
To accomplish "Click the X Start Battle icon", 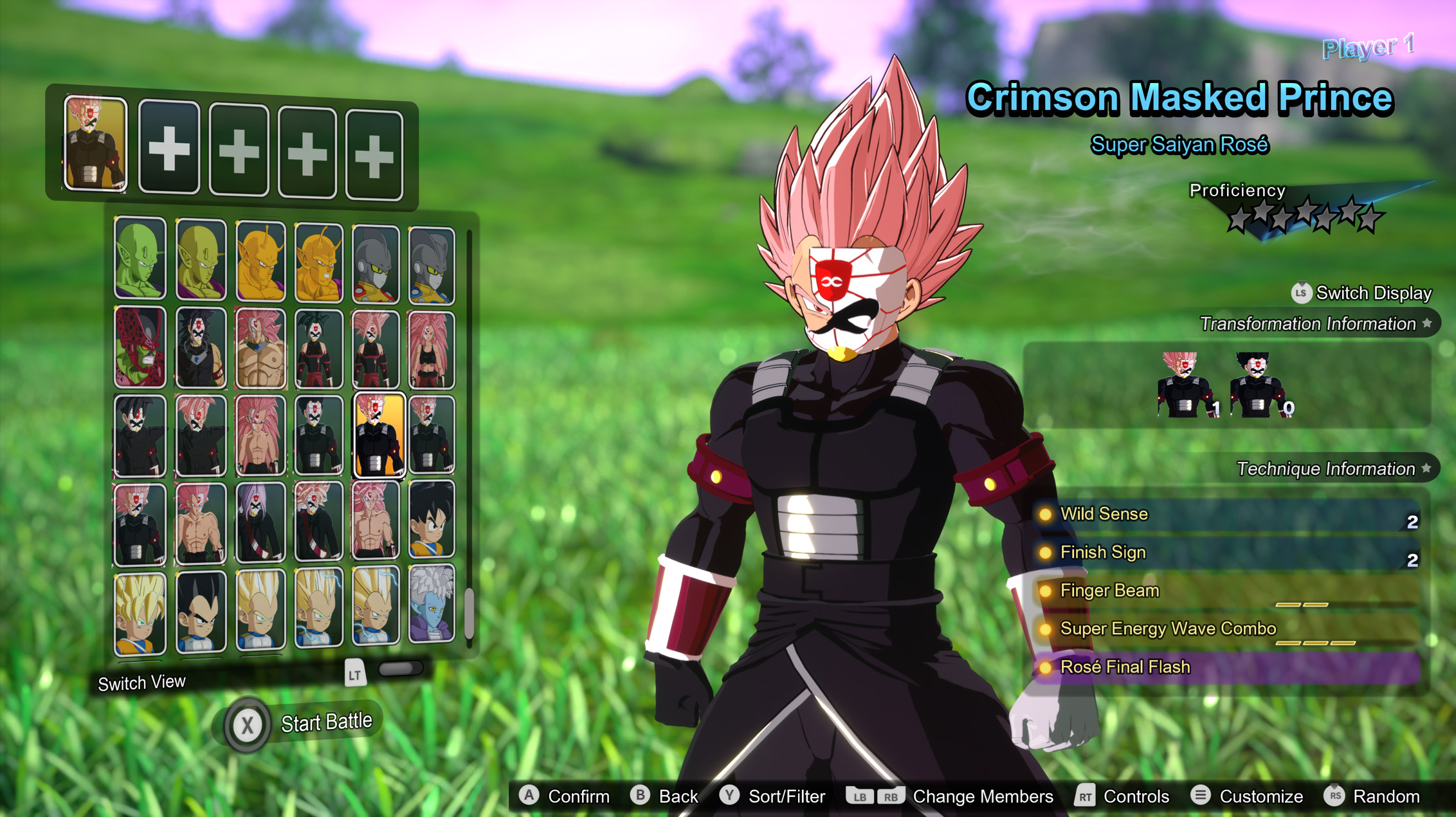I will (248, 722).
